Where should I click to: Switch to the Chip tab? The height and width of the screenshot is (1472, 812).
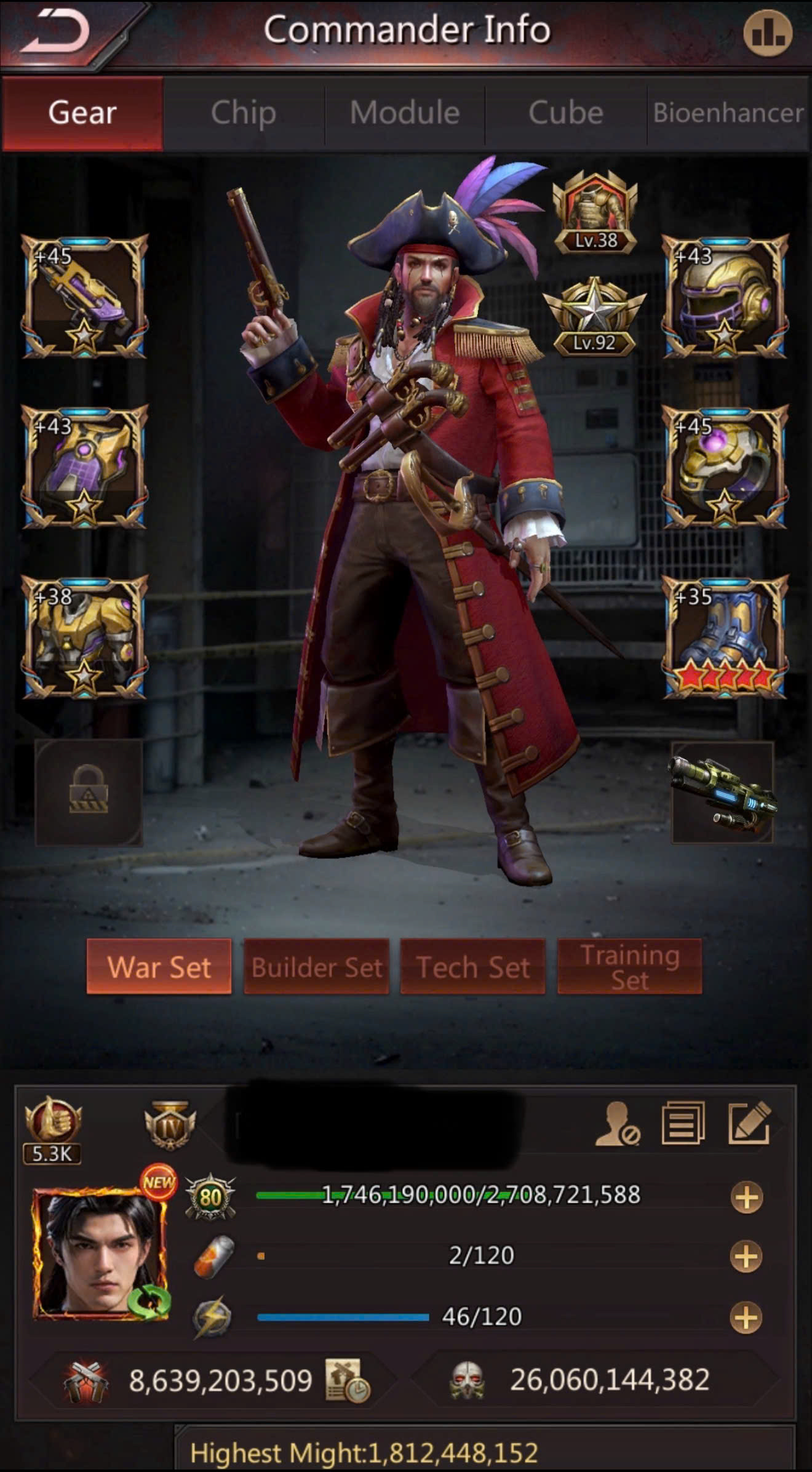point(244,113)
